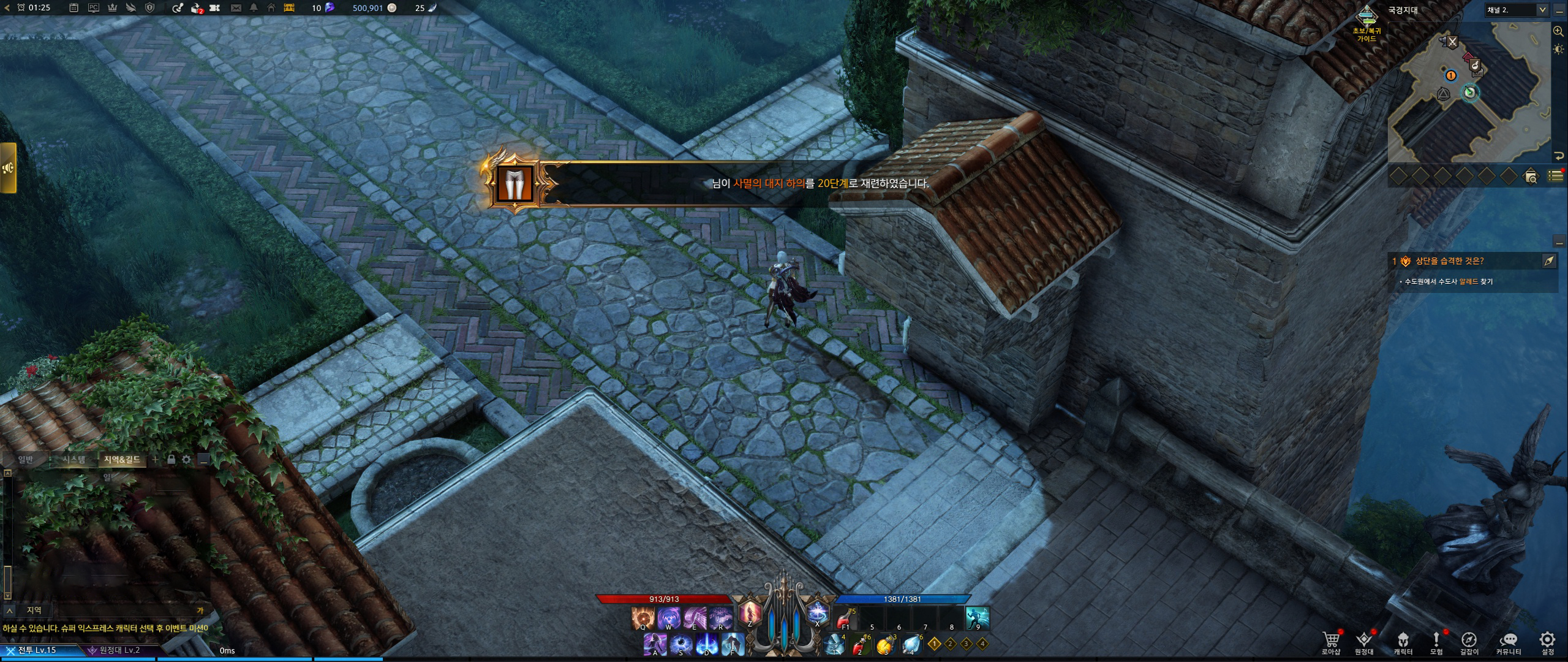Open the mail envelope icon

click(x=236, y=8)
